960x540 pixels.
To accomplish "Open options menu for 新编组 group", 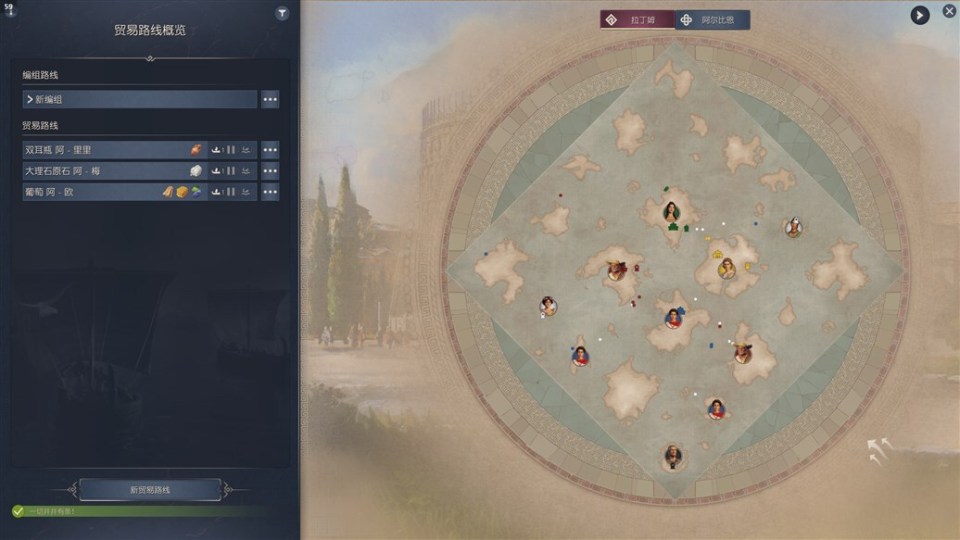I will click(x=270, y=99).
